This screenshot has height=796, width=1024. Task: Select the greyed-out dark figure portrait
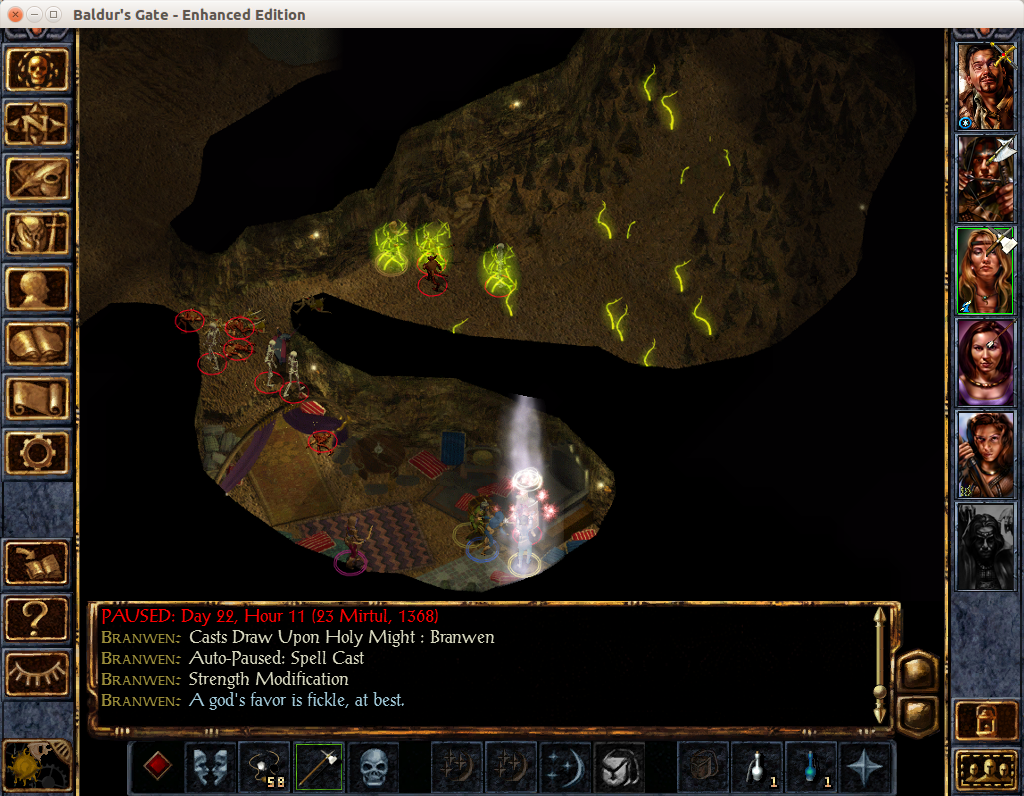click(986, 546)
